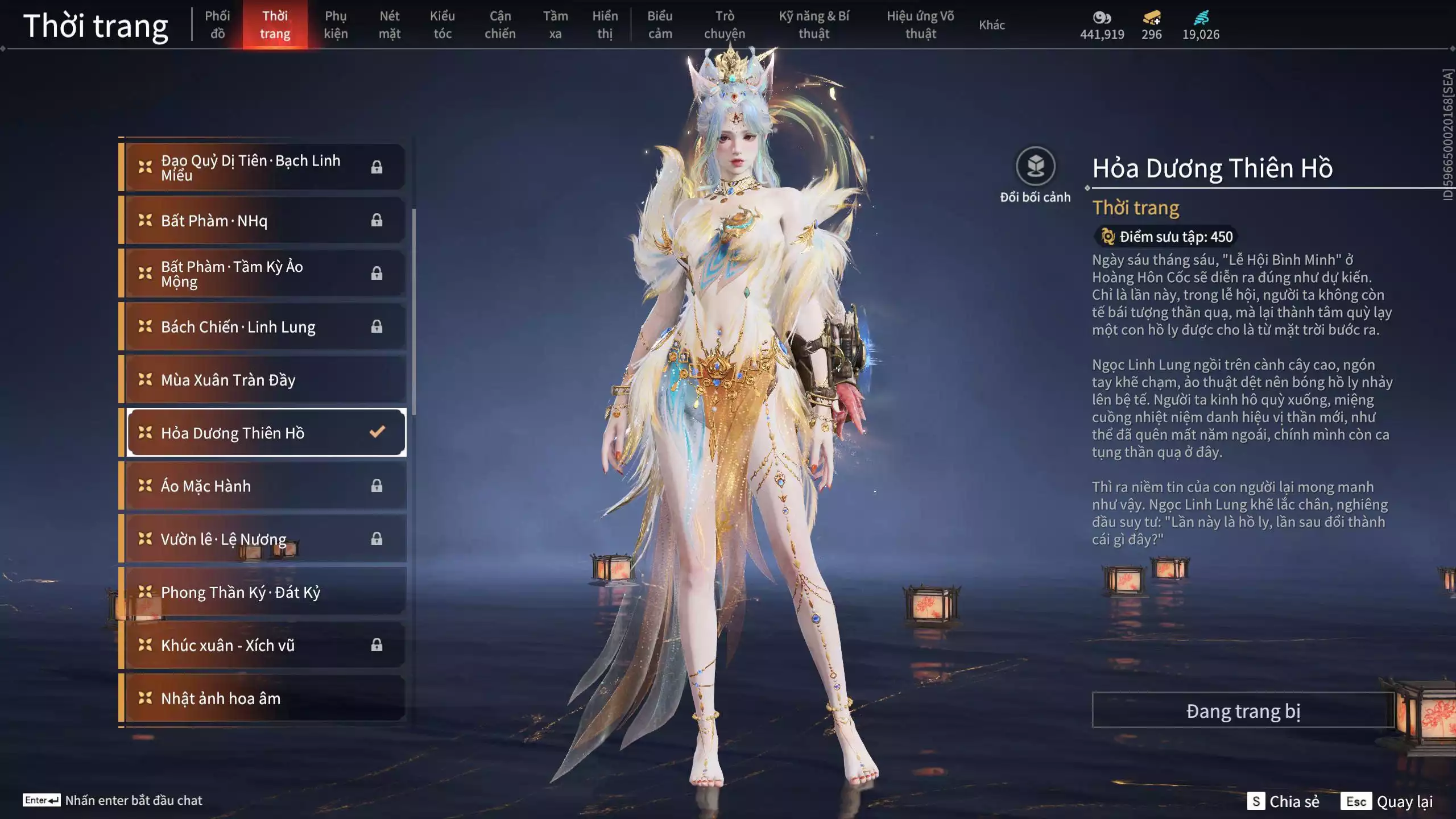The image size is (1456, 819).
Task: Switch to Hiệu ứng Võ thuật tab
Action: (x=920, y=24)
